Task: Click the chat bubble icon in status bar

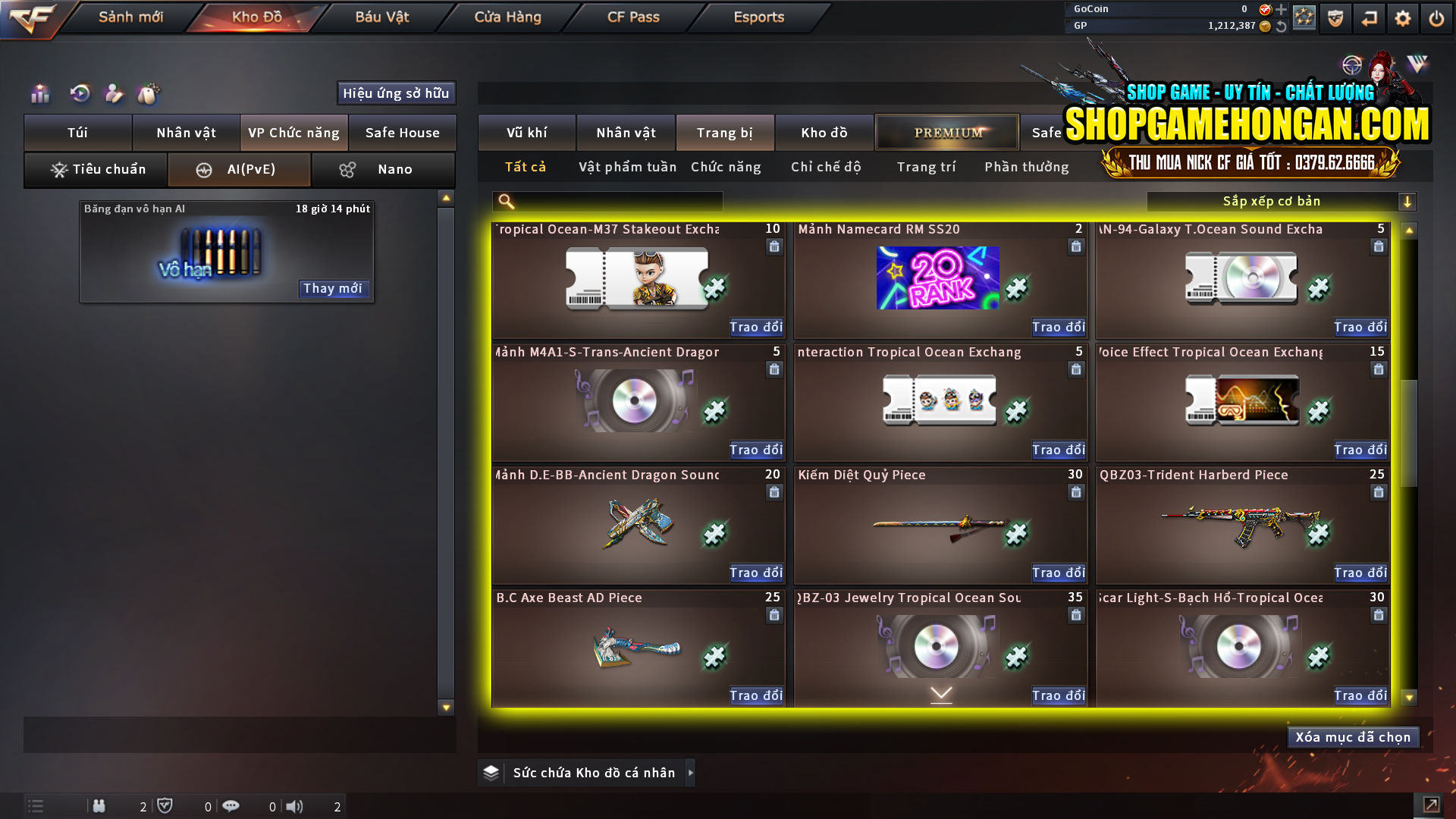Action: [231, 806]
